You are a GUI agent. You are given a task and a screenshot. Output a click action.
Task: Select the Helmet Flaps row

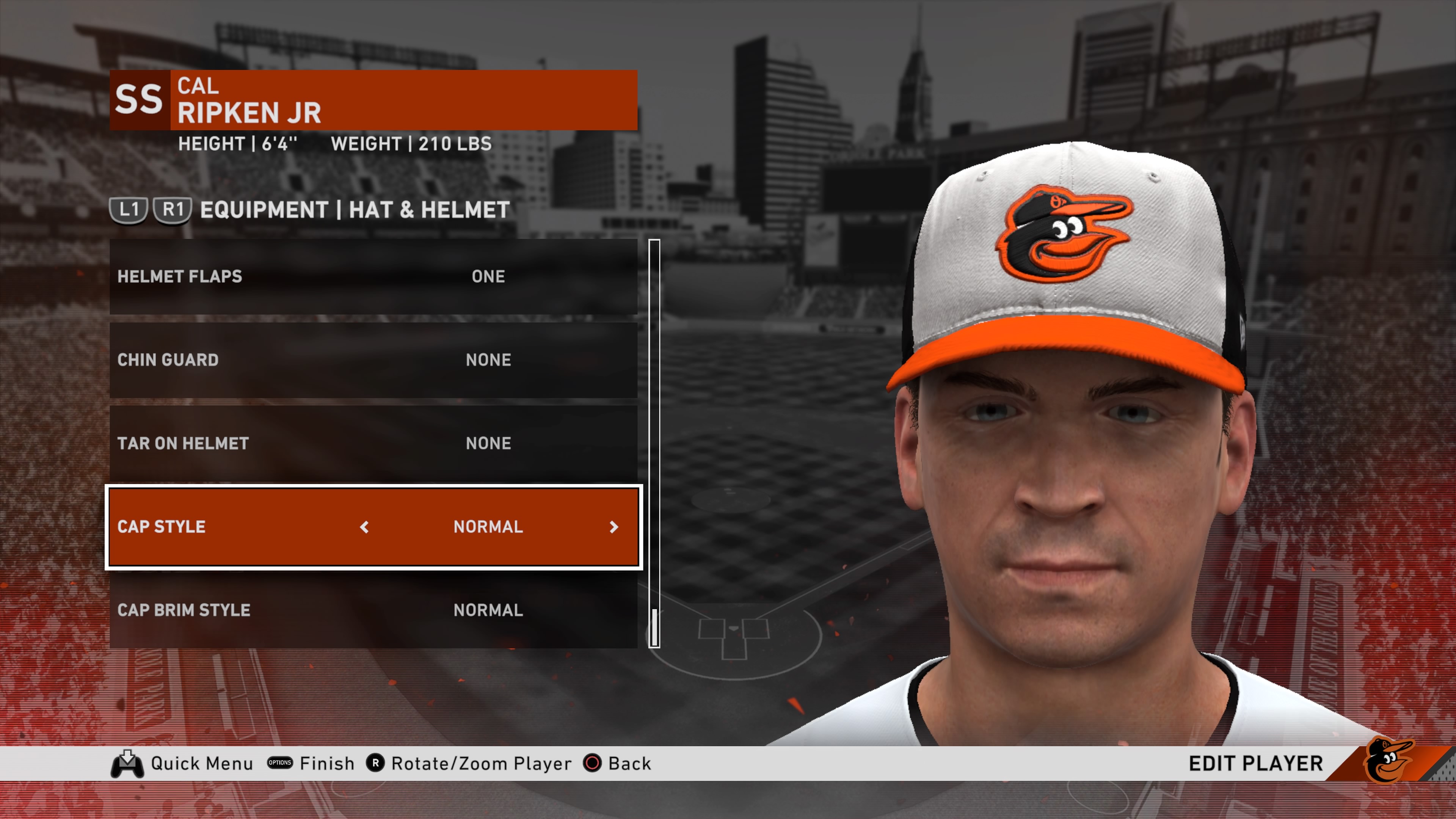[x=373, y=276]
